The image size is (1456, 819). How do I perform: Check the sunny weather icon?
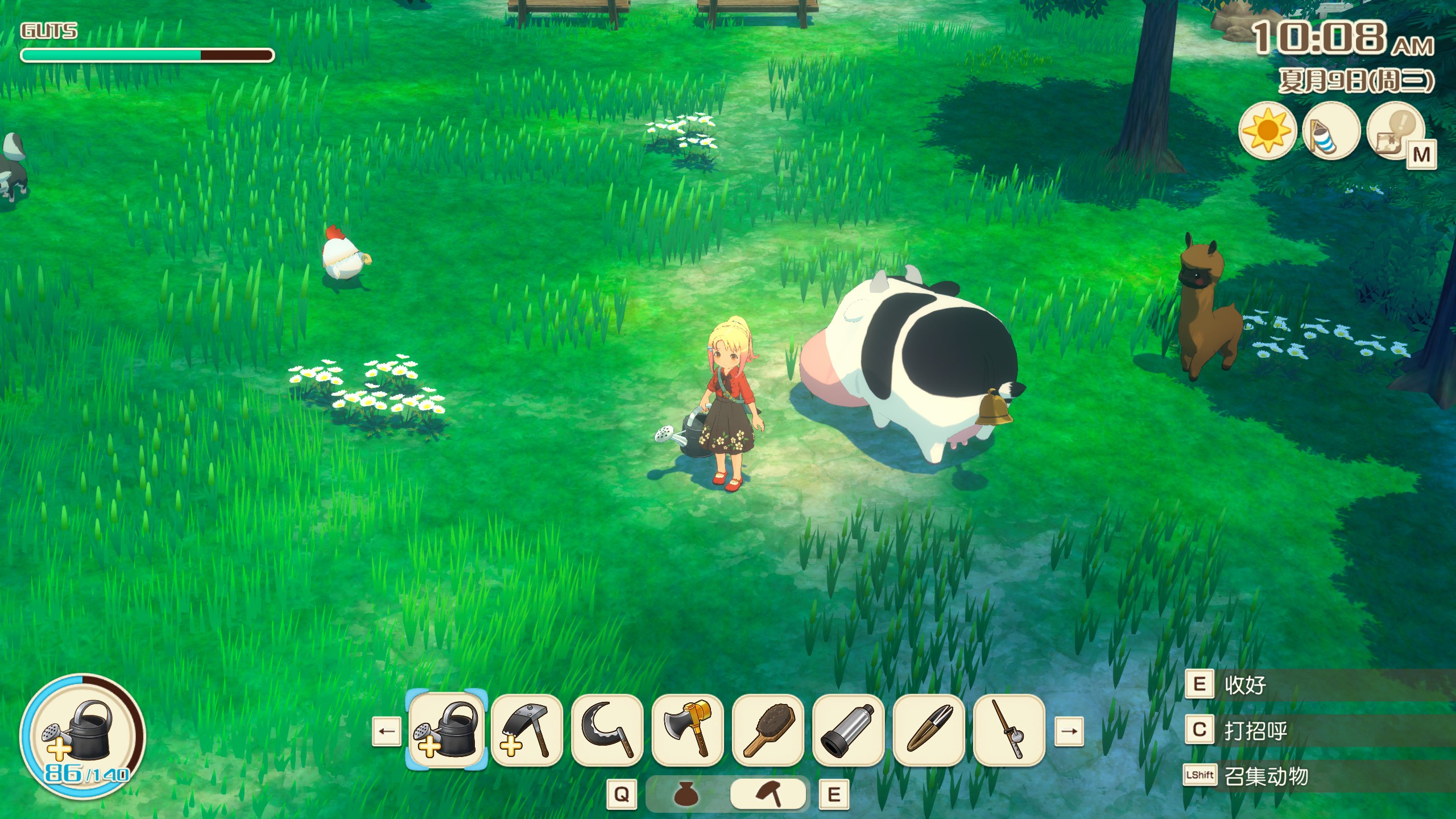(x=1267, y=132)
